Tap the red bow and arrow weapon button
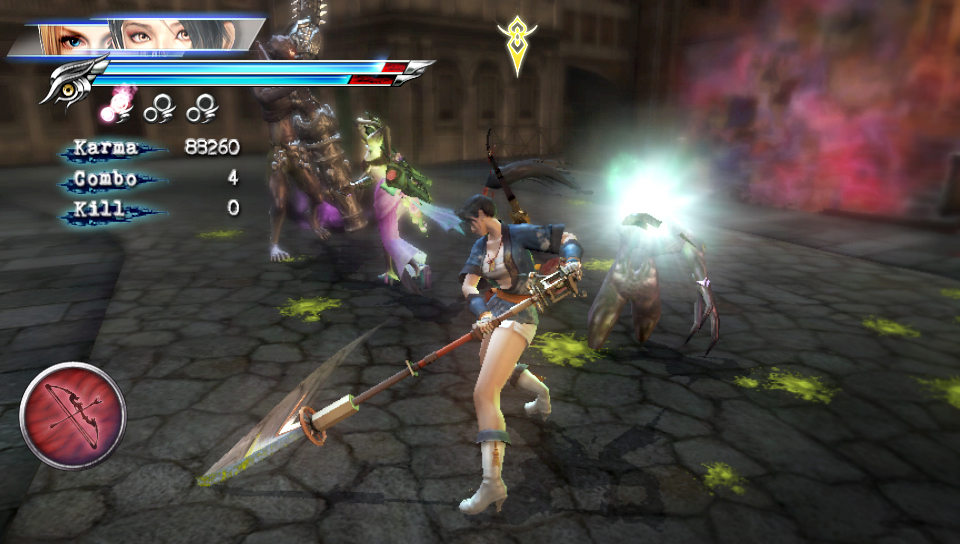This screenshot has height=544, width=960. click(x=73, y=415)
